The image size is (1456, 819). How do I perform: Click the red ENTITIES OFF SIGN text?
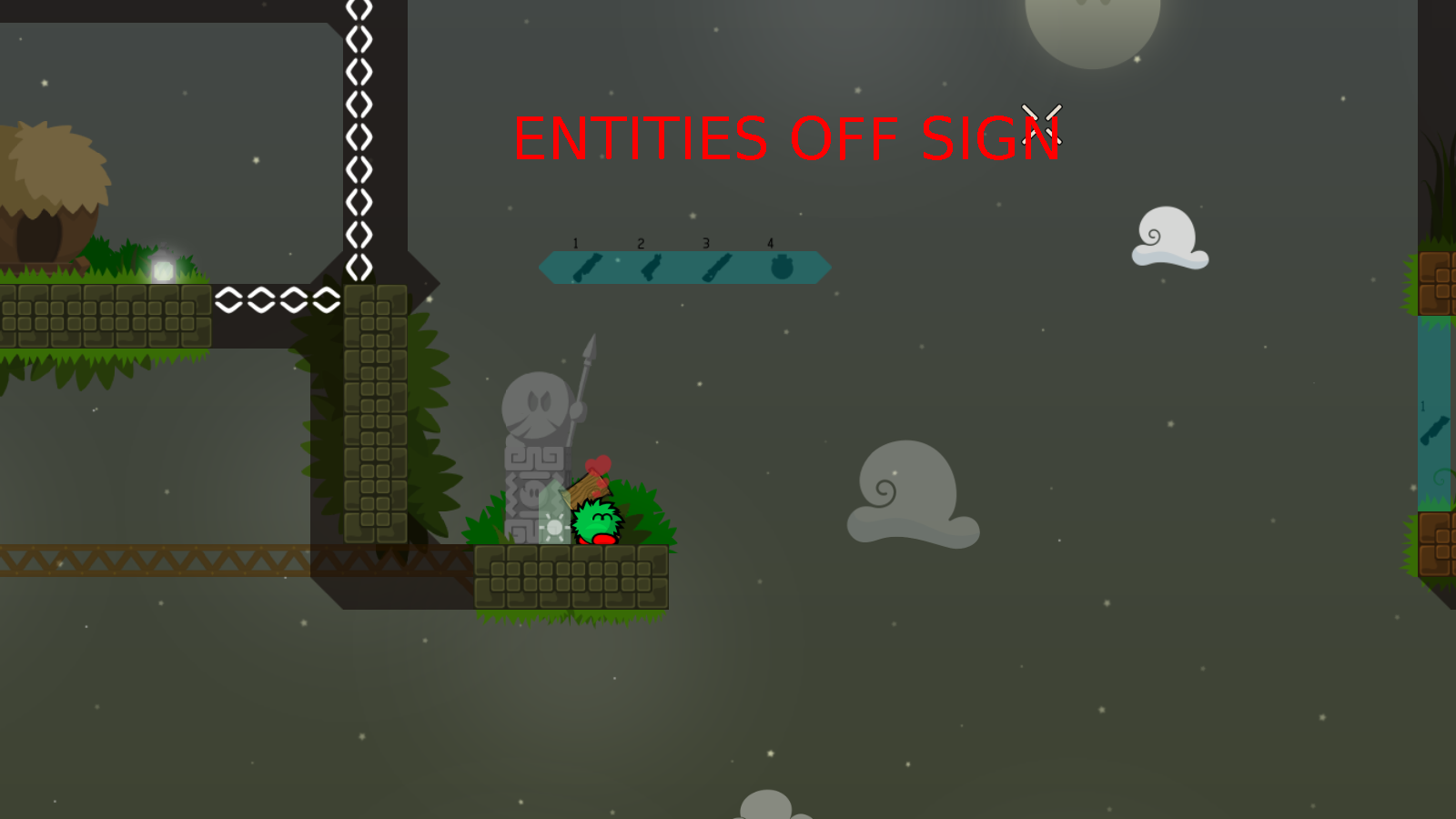[787, 138]
